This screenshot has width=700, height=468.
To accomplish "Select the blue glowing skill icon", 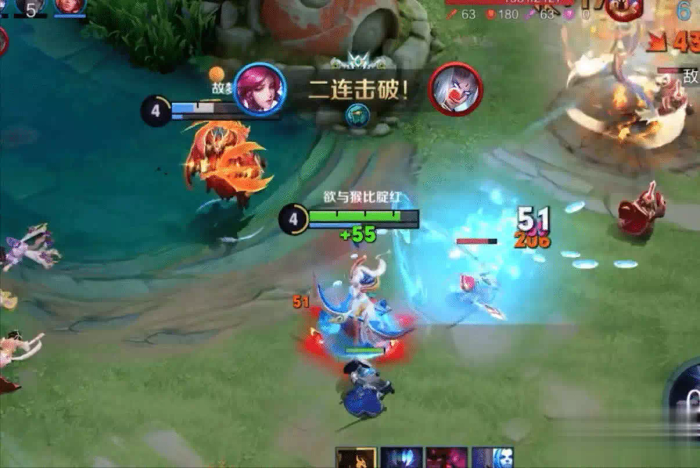I will click(x=401, y=459).
